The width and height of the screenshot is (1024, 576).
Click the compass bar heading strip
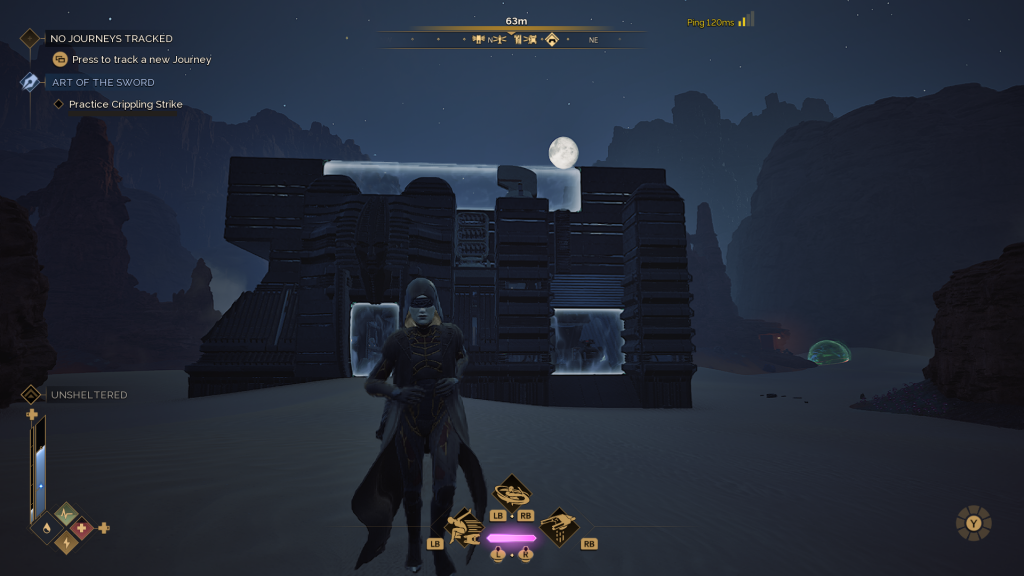512,40
